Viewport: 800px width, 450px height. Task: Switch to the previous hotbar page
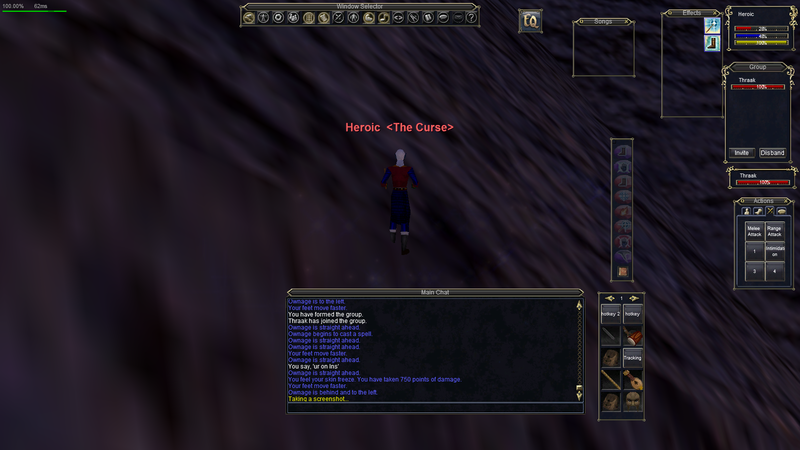[610, 299]
